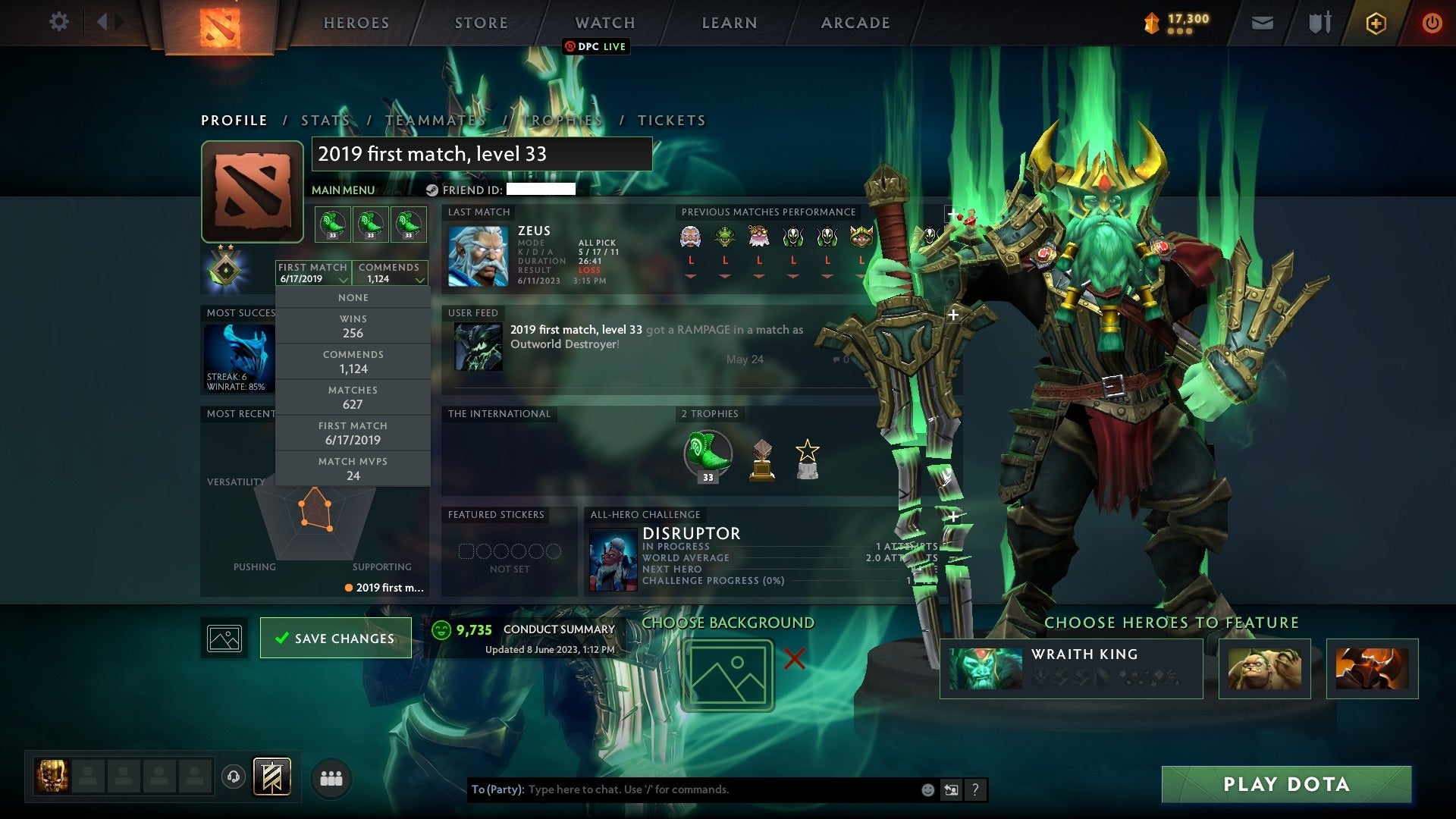The width and height of the screenshot is (1456, 819).
Task: Select WINS 256 from the stat list
Action: [x=353, y=326]
